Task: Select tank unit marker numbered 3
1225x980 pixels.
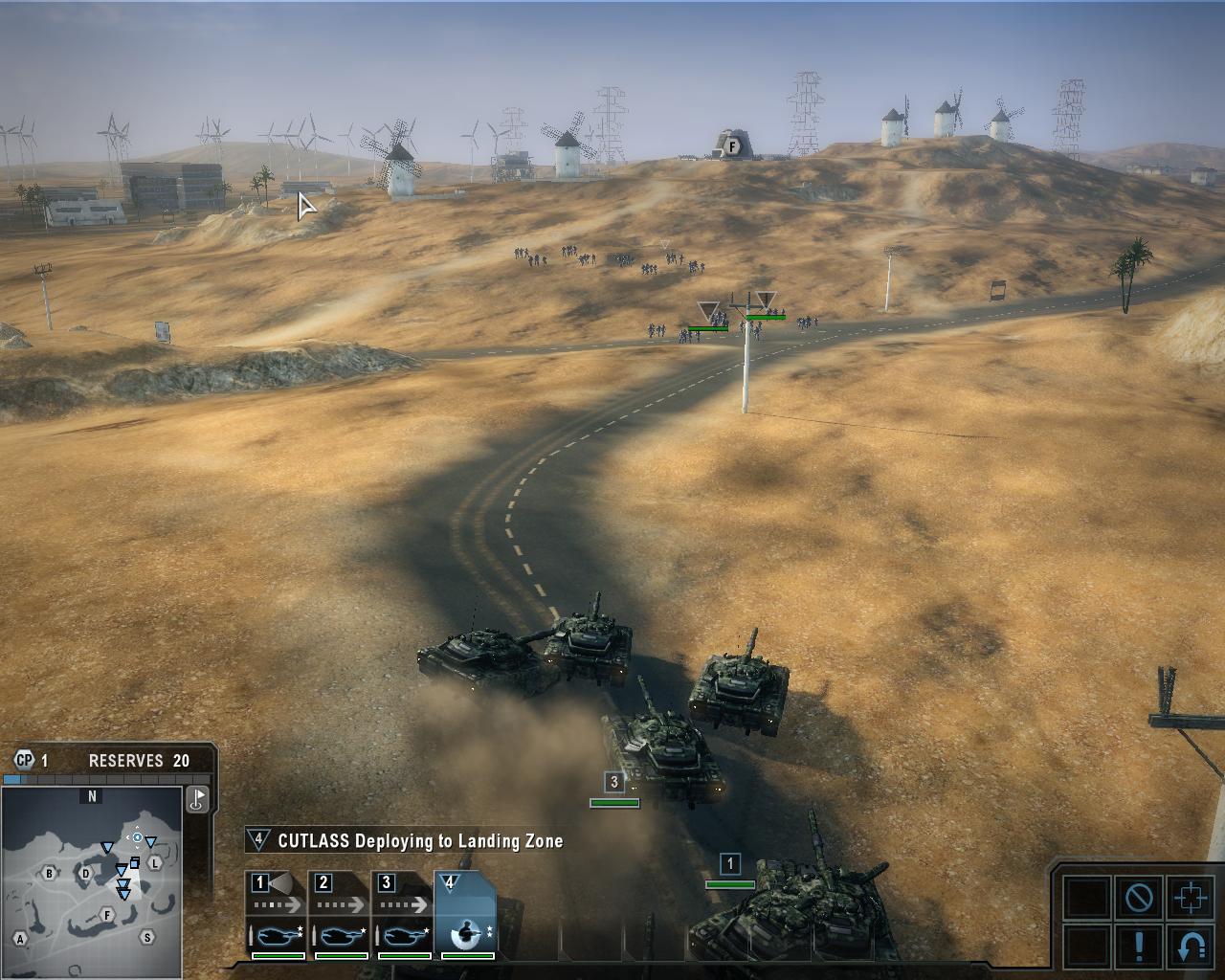Action: click(614, 783)
